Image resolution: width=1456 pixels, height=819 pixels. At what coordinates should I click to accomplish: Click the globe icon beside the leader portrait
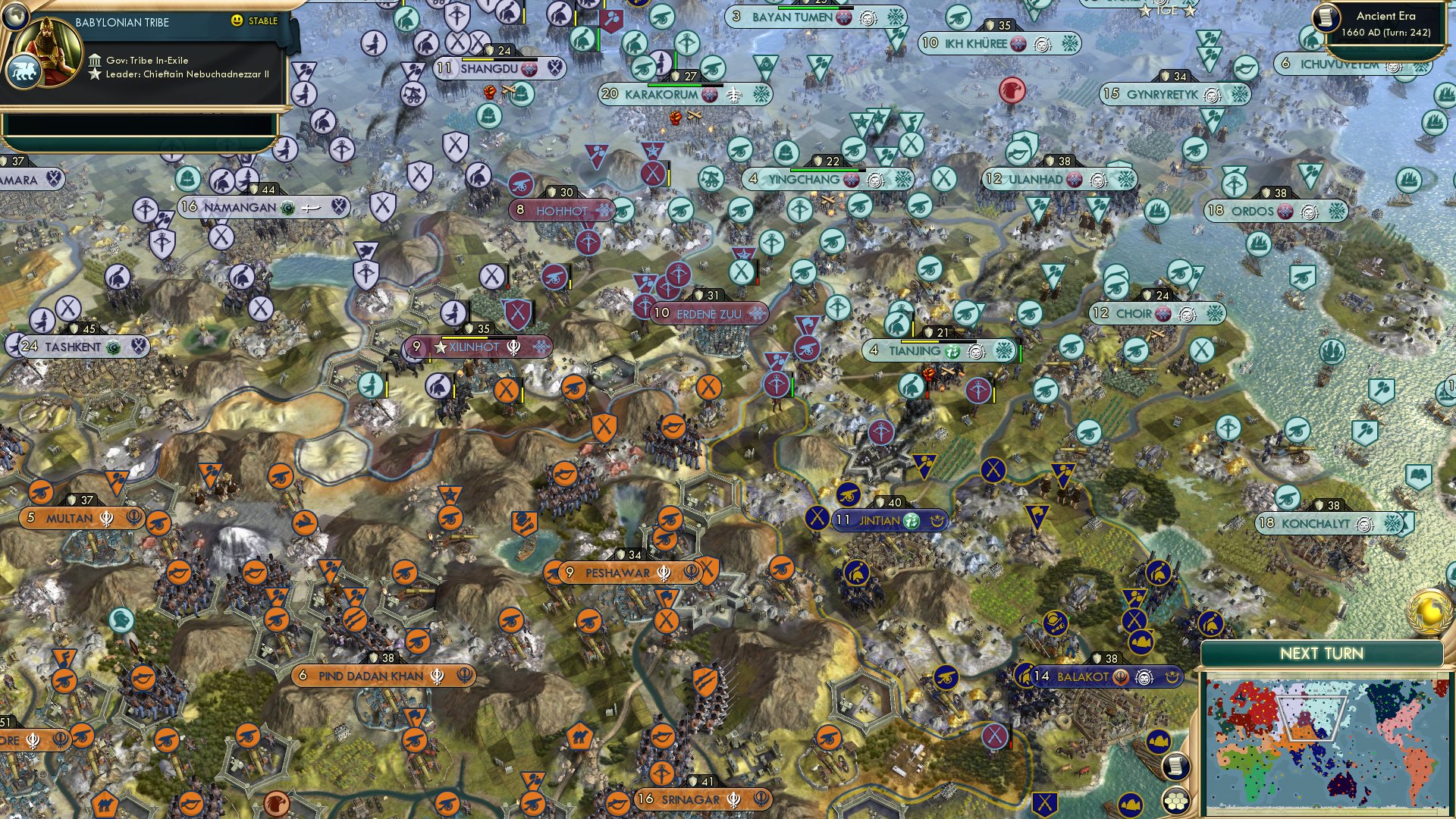14,17
